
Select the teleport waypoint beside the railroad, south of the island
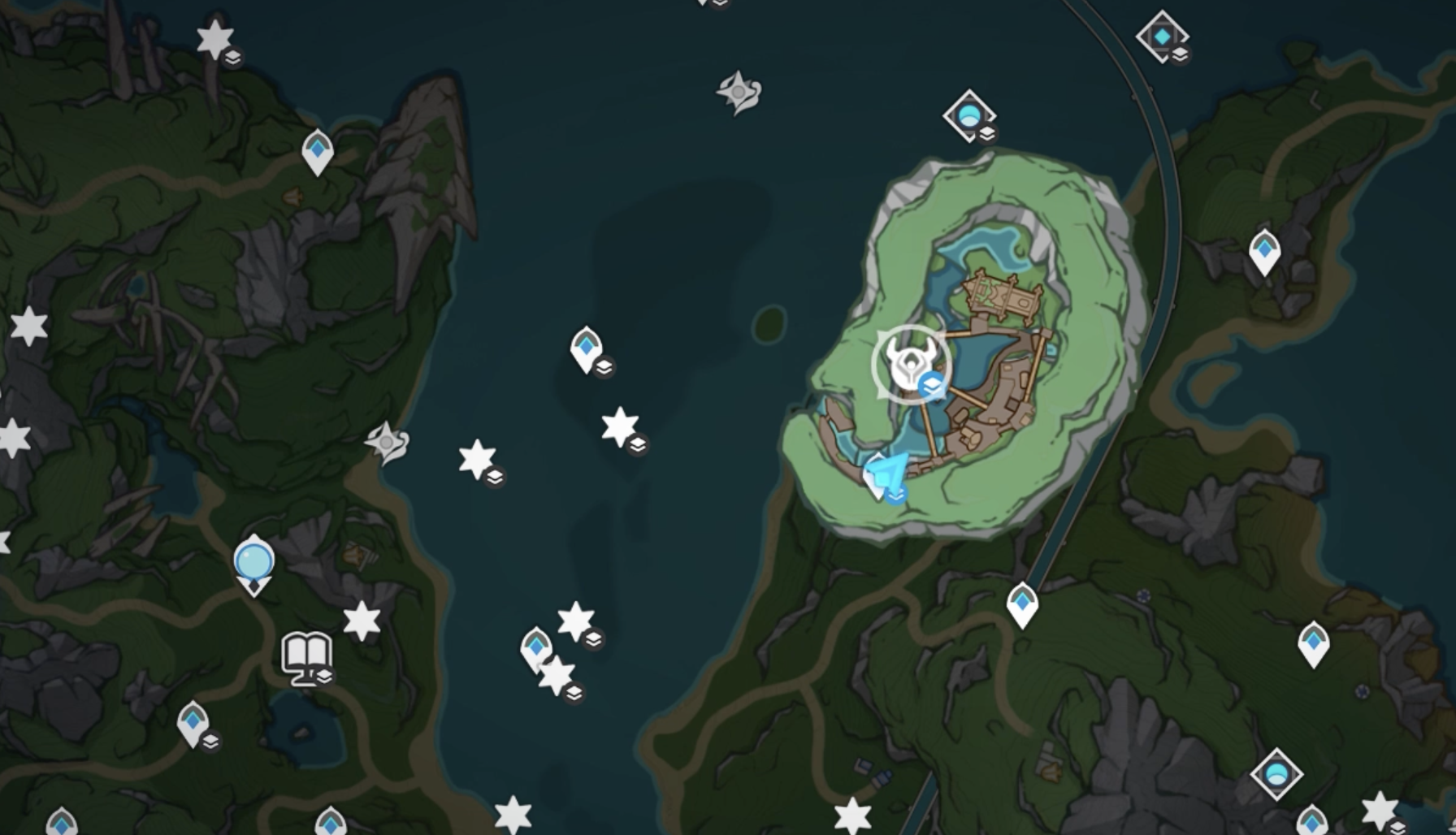click(1022, 604)
